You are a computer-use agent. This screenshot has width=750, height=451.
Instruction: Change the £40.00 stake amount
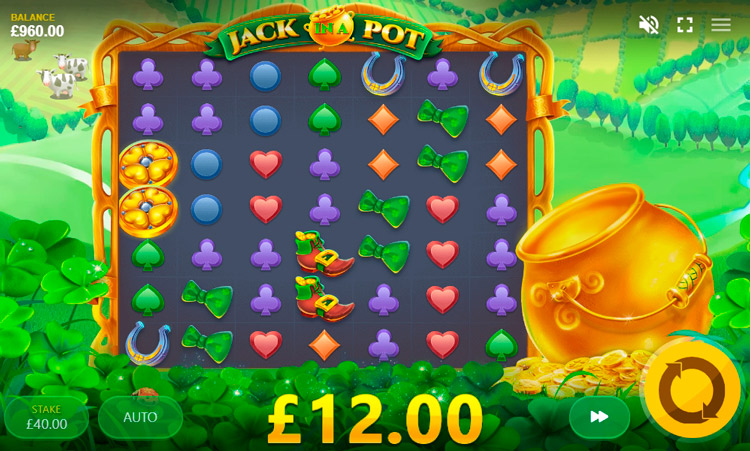point(47,417)
